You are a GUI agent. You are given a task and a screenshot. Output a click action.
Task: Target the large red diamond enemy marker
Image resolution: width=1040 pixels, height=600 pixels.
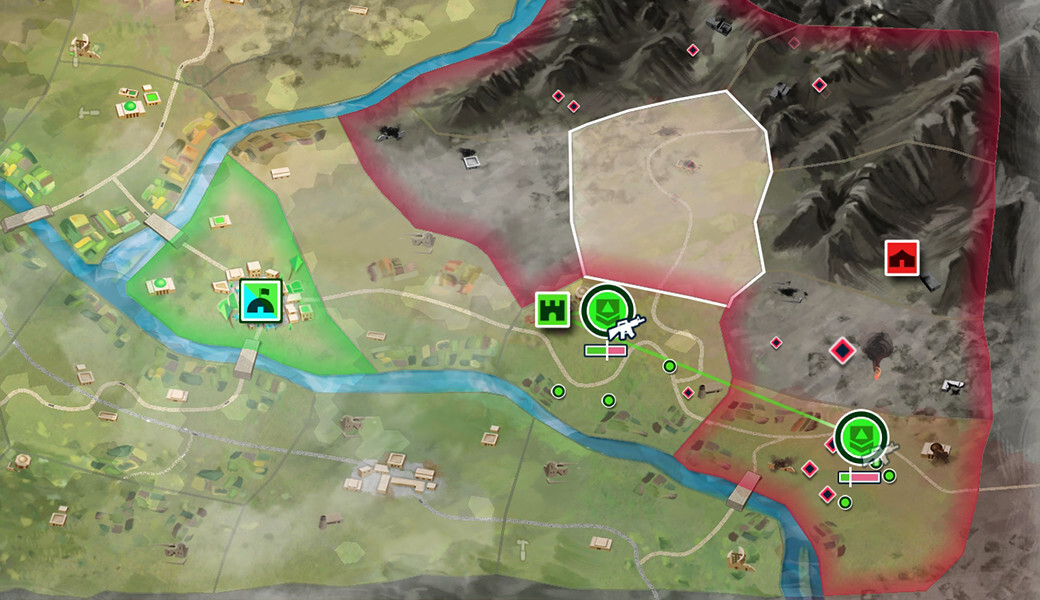pyautogui.click(x=843, y=351)
